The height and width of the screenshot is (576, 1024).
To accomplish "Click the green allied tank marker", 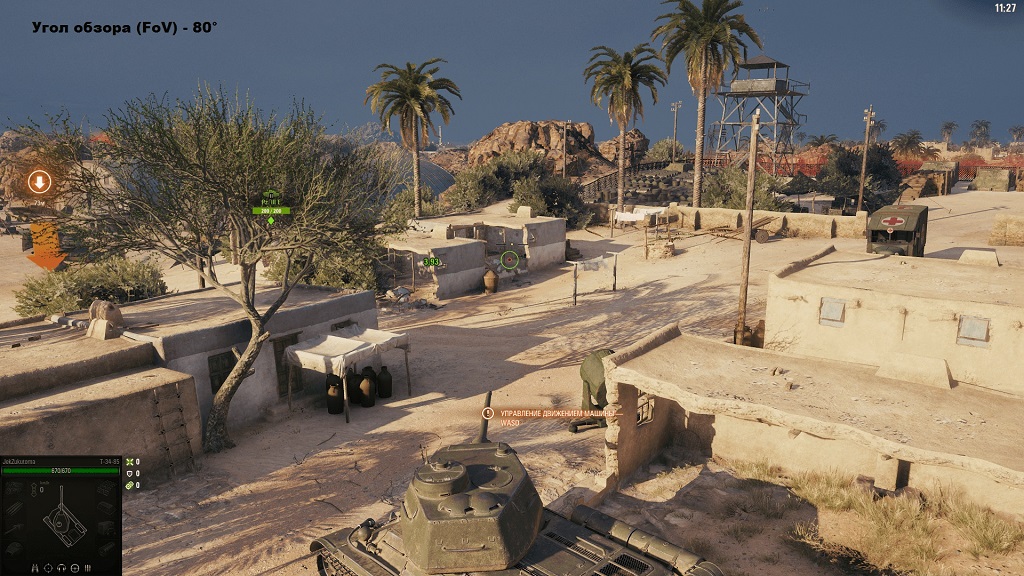I will point(271,200).
